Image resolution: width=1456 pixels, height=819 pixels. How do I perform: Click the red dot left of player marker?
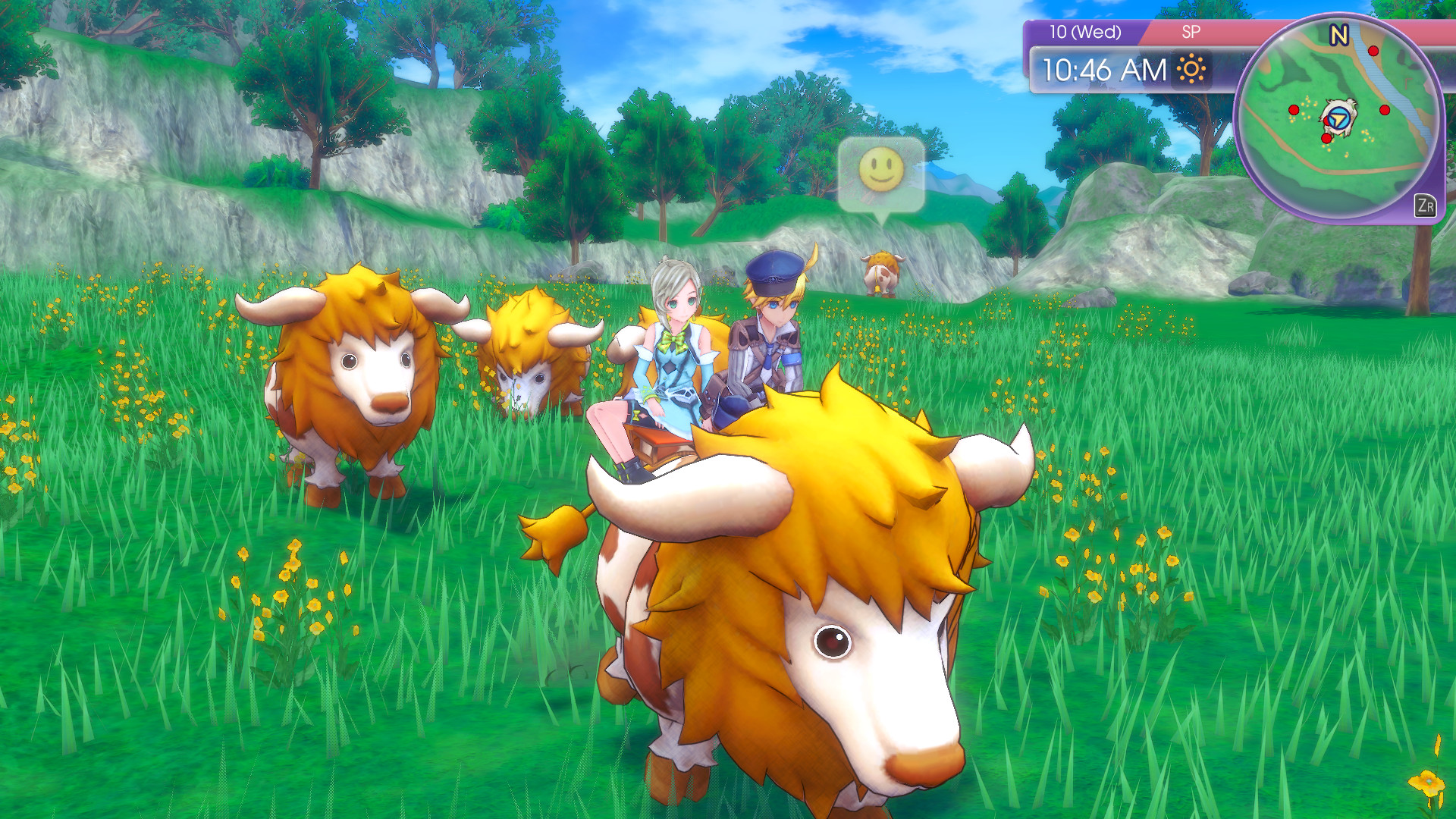coord(1294,109)
